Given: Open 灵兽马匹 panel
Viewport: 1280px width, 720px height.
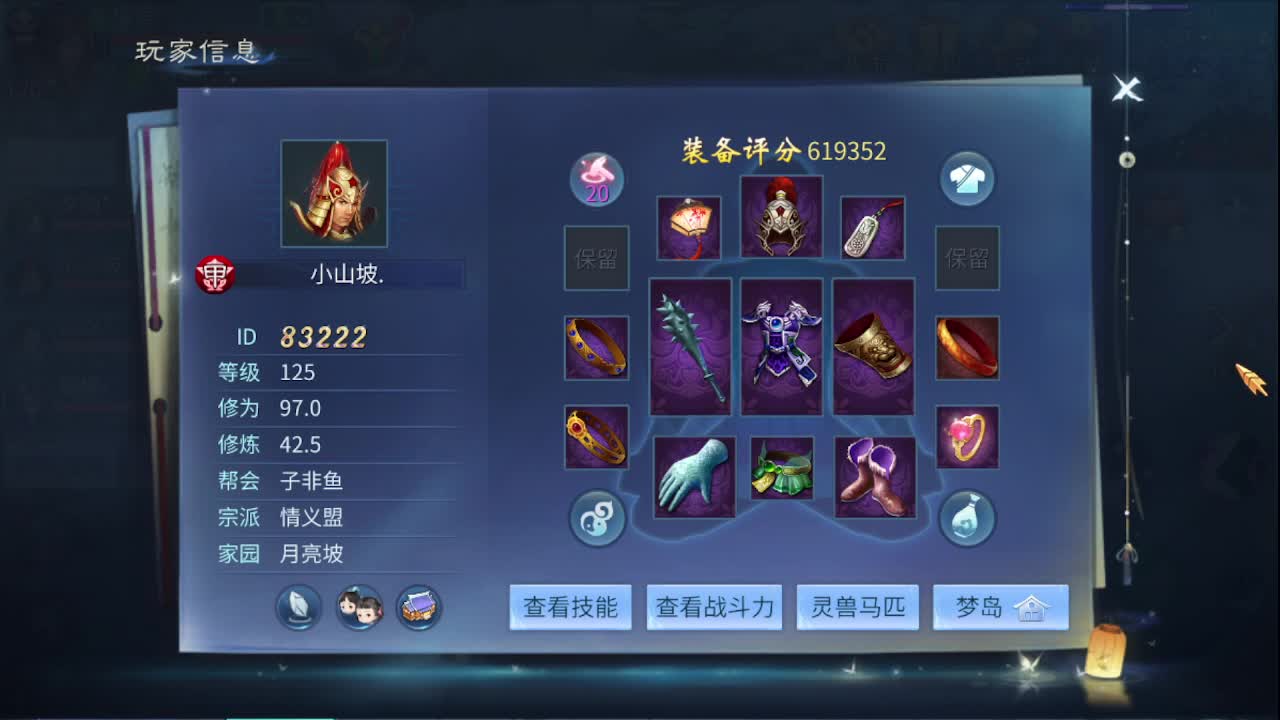Looking at the screenshot, I should pos(857,606).
